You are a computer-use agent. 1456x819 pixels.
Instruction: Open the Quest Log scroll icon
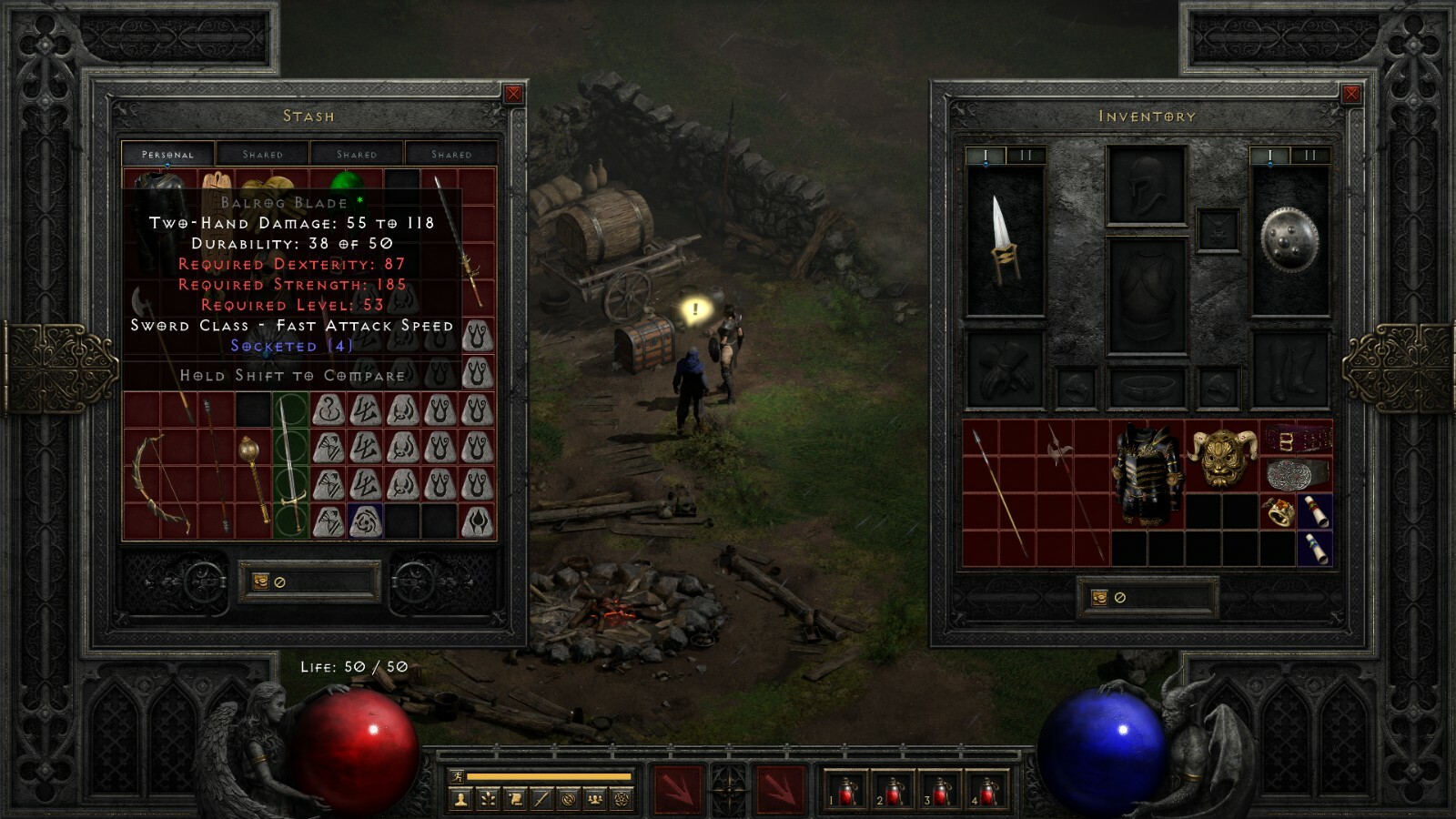(x=514, y=798)
